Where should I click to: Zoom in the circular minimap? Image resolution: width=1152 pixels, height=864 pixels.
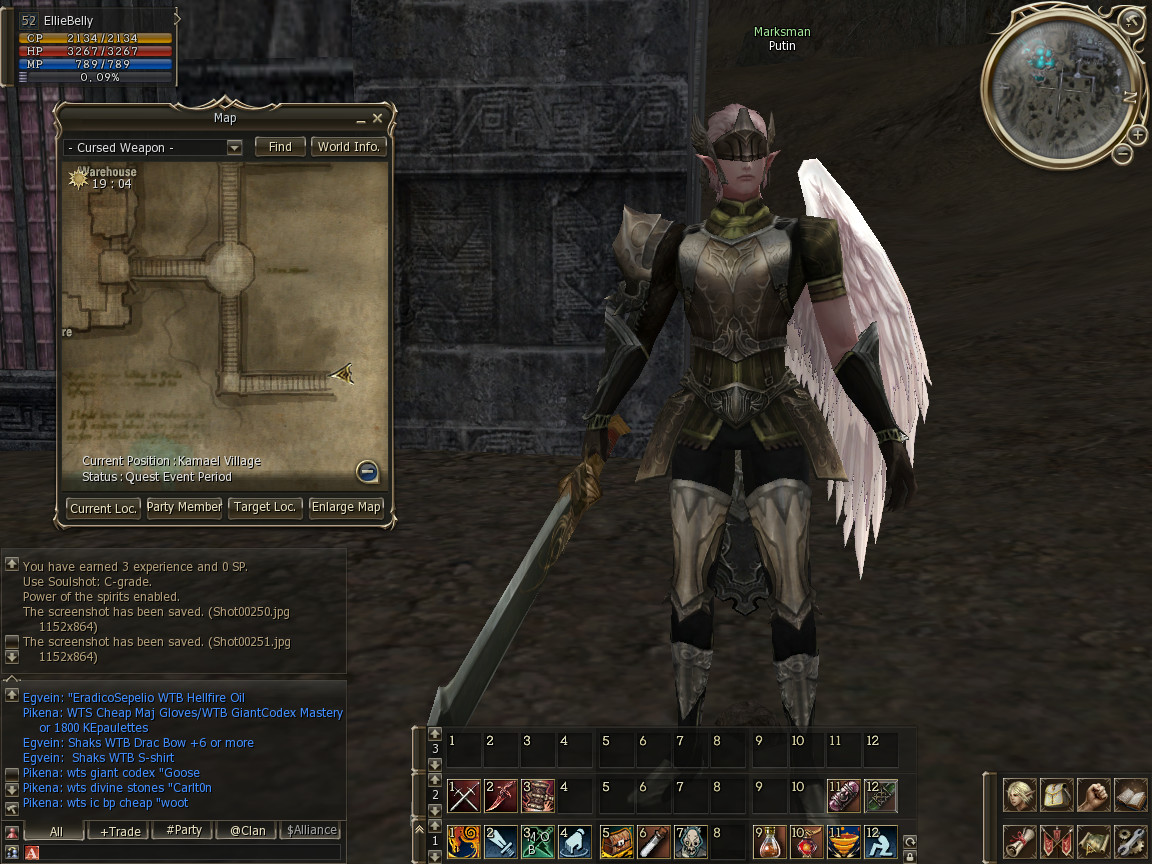coord(1138,135)
